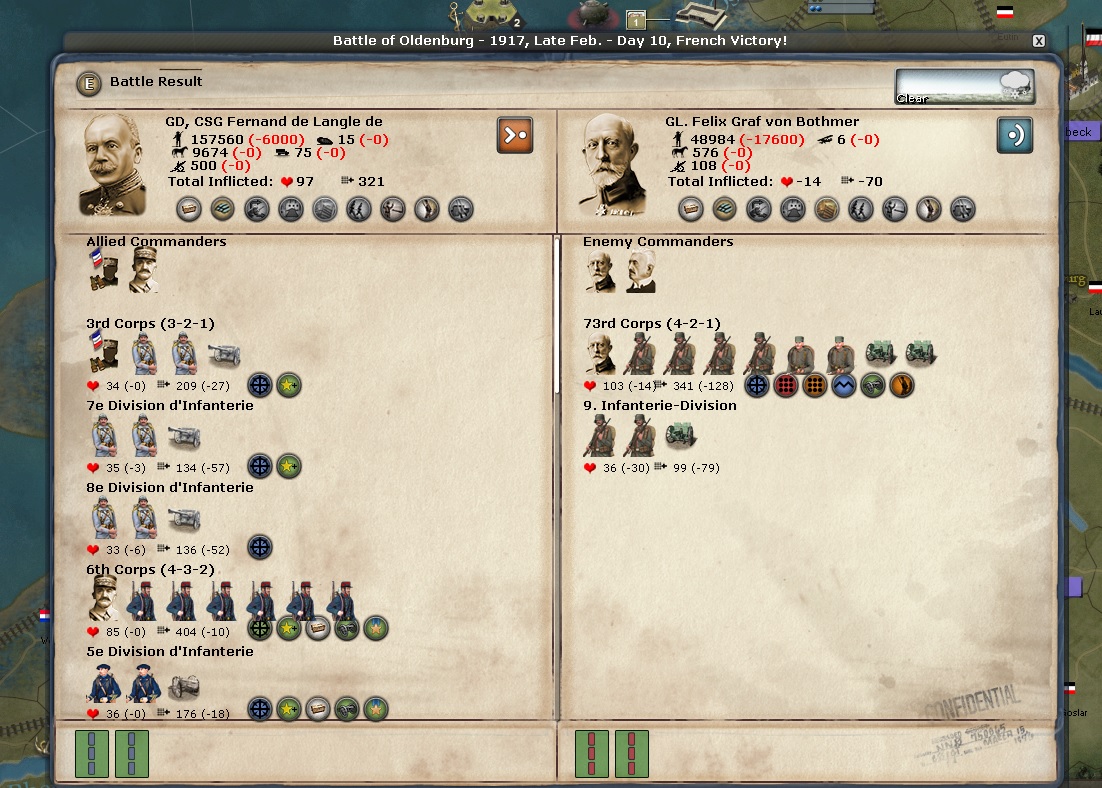
Task: Click the round E button beside Battle Result
Action: click(x=89, y=83)
